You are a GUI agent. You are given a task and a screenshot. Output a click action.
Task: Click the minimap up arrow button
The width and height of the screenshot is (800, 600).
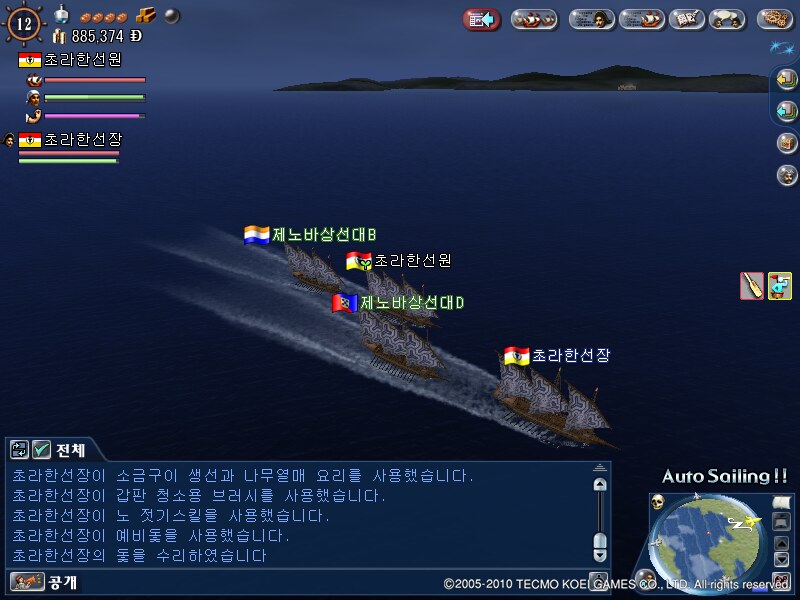[x=781, y=543]
